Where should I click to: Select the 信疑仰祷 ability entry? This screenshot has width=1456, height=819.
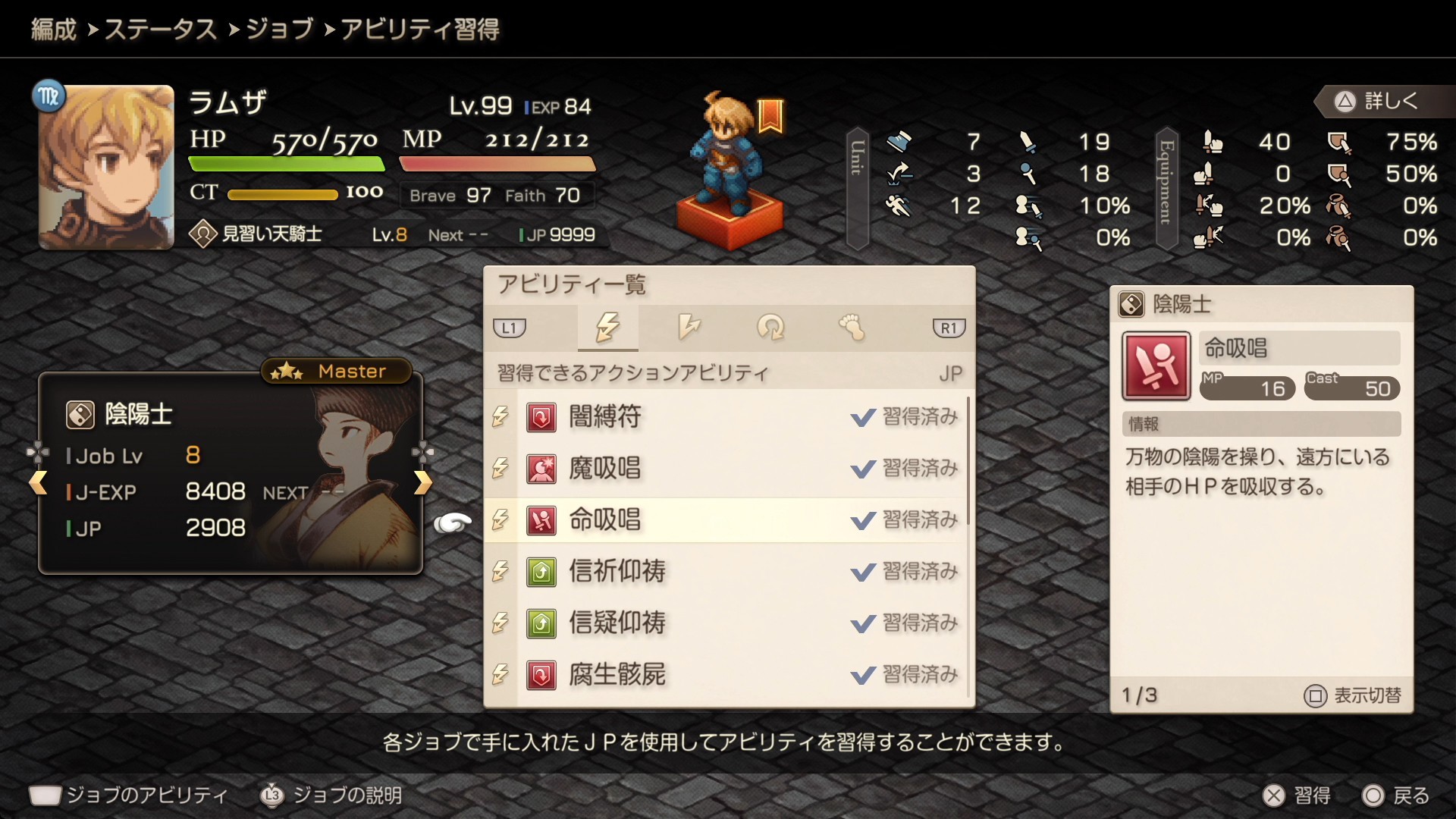(726, 623)
